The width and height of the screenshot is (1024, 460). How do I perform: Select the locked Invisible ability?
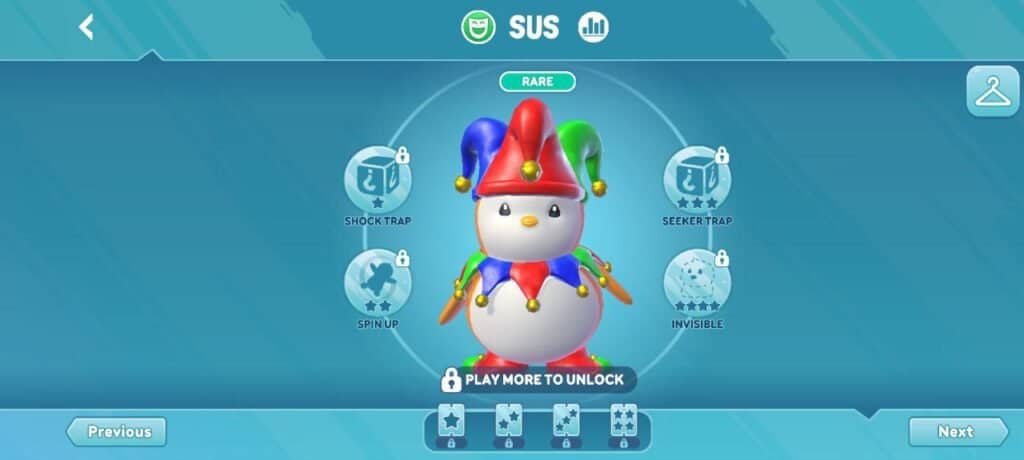[x=697, y=283]
